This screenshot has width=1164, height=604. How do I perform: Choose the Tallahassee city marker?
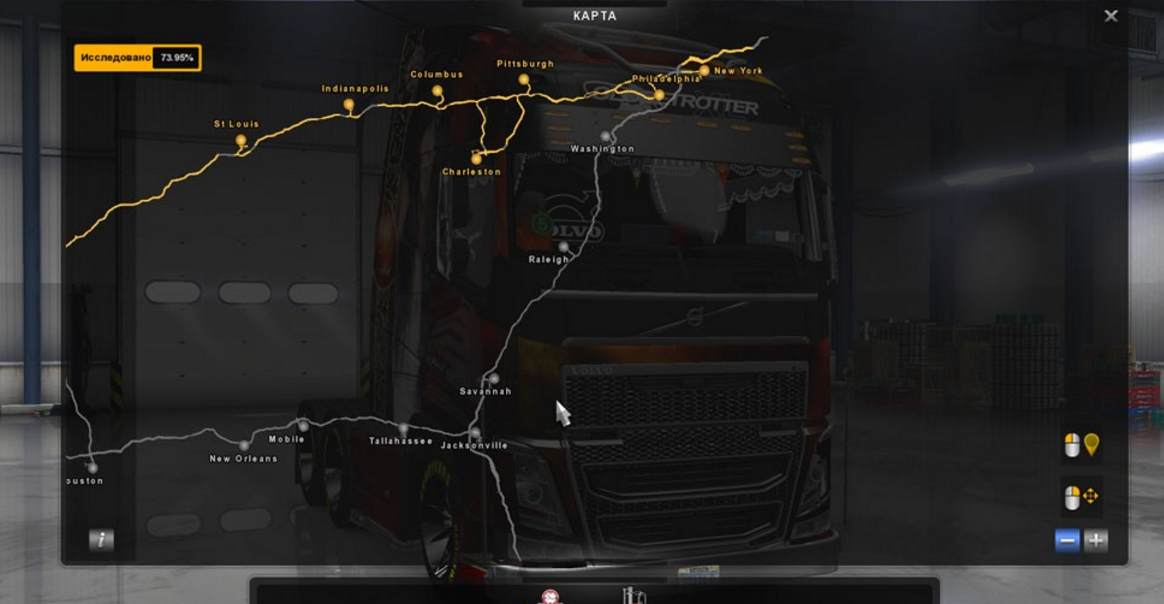click(x=403, y=428)
